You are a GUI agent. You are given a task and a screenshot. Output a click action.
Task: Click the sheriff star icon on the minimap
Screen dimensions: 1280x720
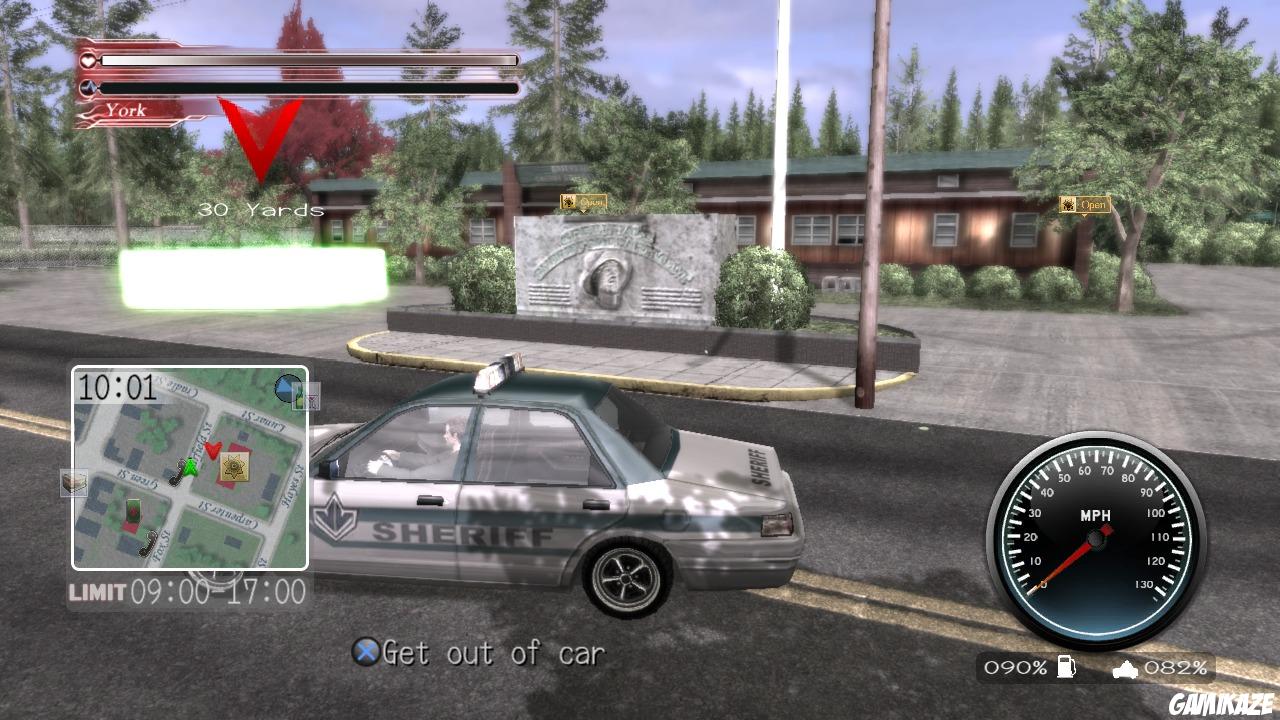(233, 468)
